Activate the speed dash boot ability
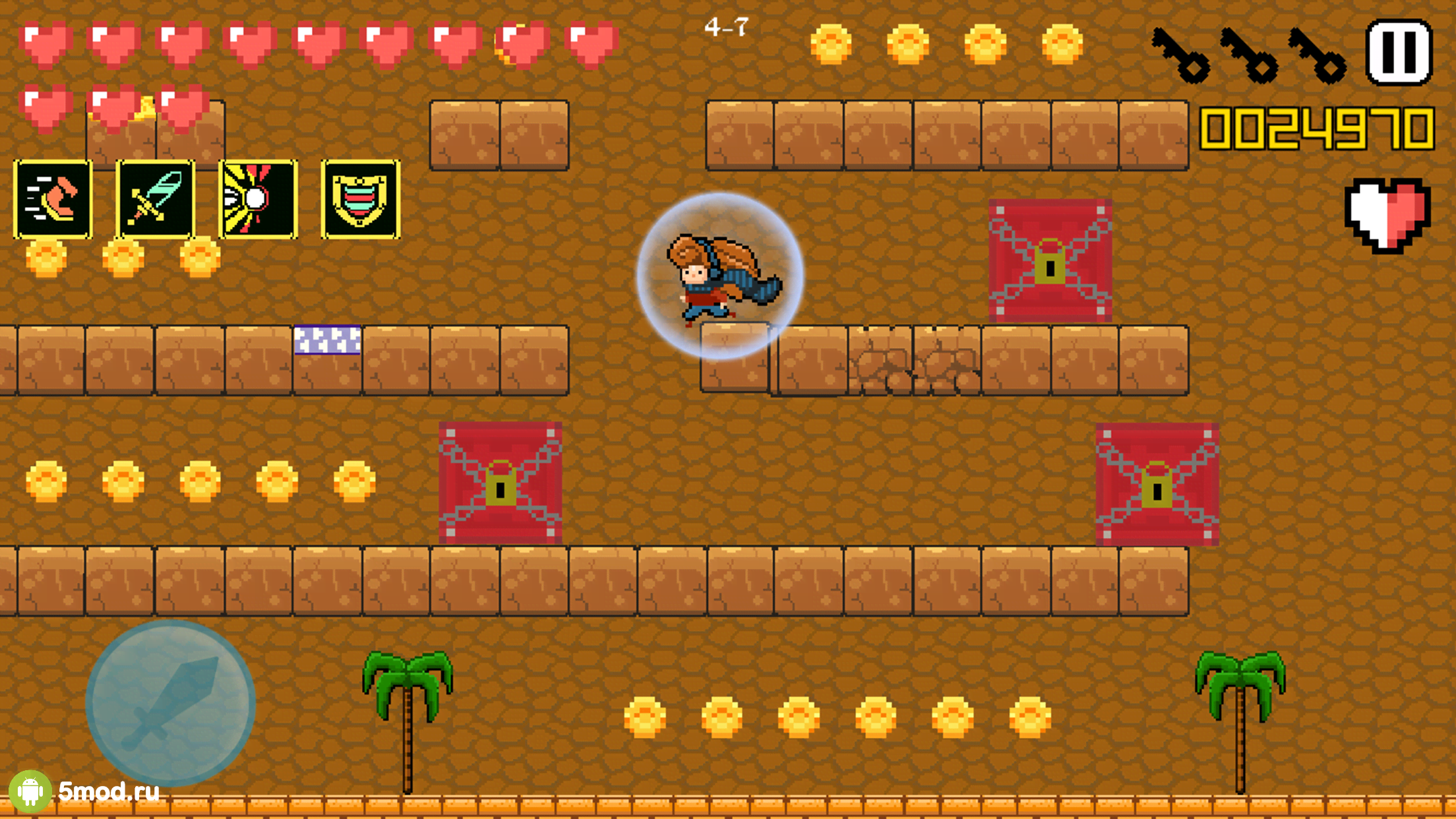 [53, 199]
